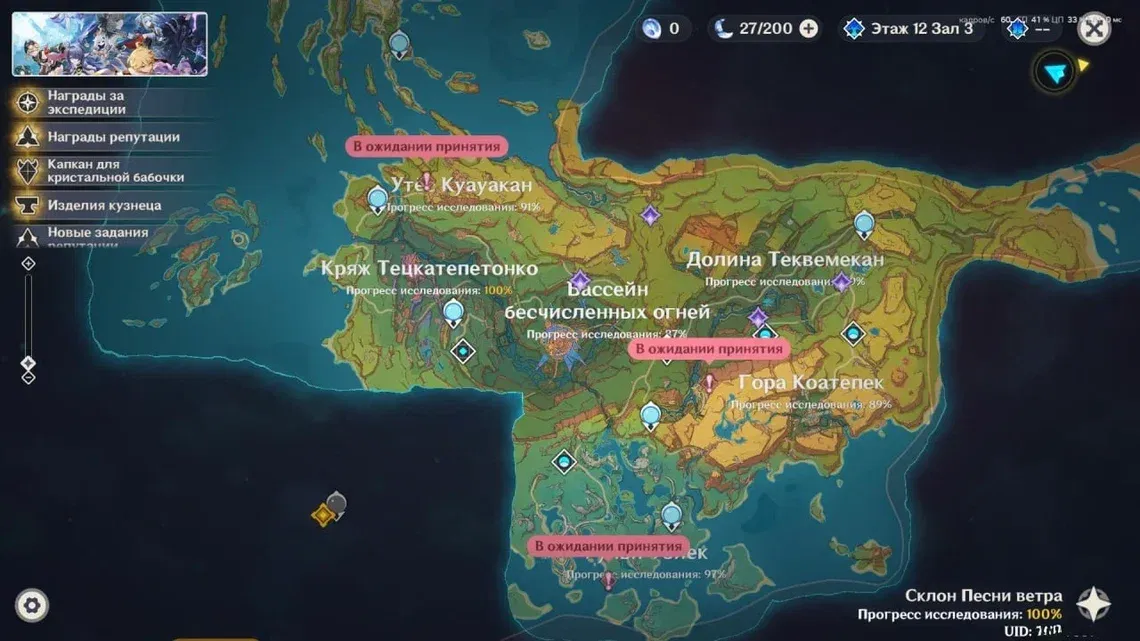Open region selector "Склон Песни ветра" star icon

pyautogui.click(x=1093, y=604)
